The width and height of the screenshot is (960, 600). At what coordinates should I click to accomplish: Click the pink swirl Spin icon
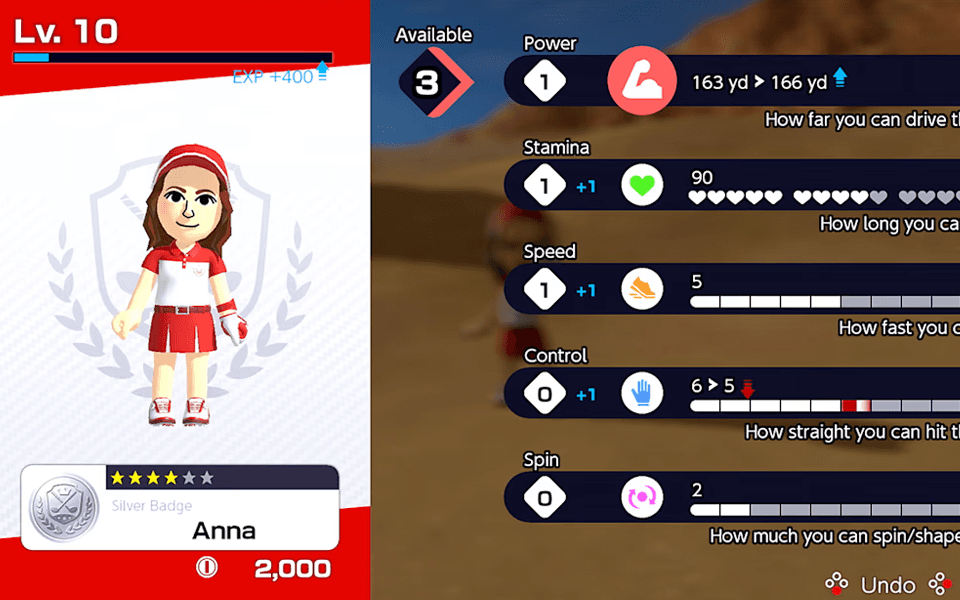tap(642, 498)
